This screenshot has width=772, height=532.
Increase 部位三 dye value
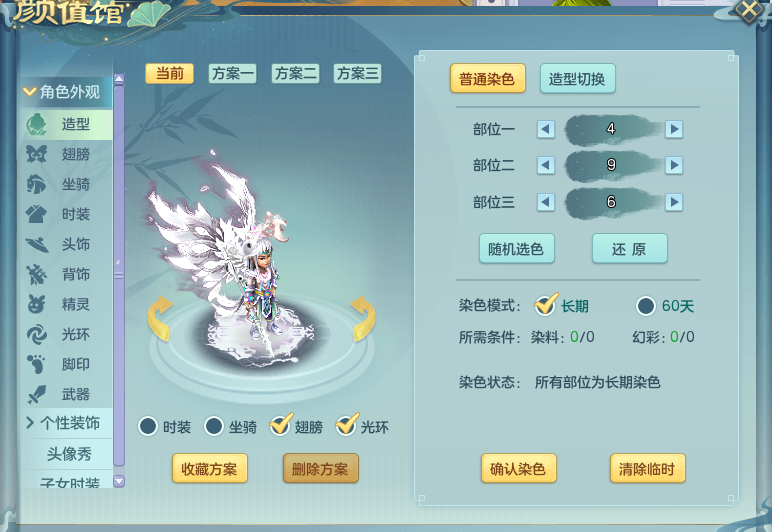point(674,202)
